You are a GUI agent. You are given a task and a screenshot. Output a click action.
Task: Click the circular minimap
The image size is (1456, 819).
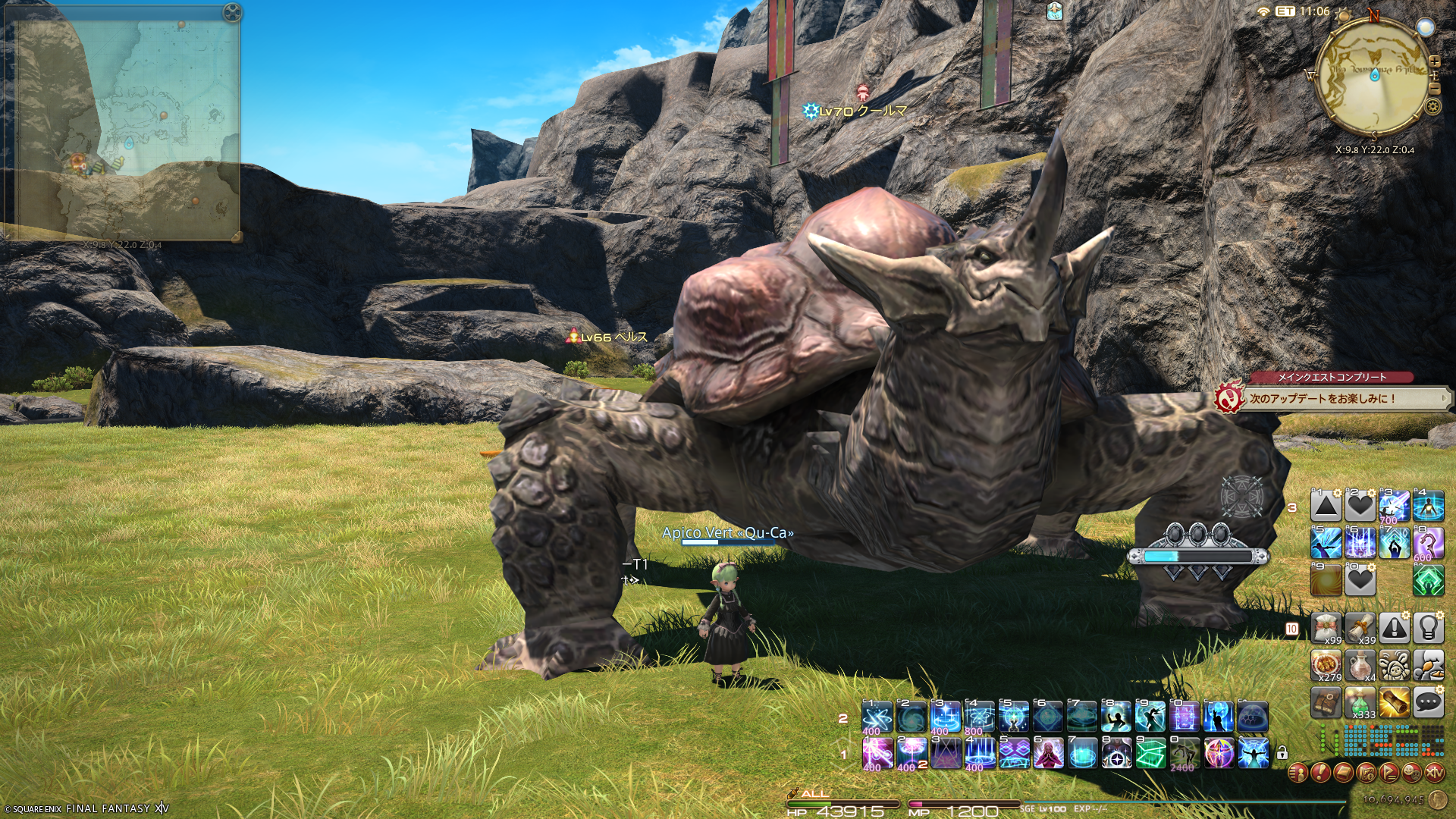pyautogui.click(x=1374, y=76)
